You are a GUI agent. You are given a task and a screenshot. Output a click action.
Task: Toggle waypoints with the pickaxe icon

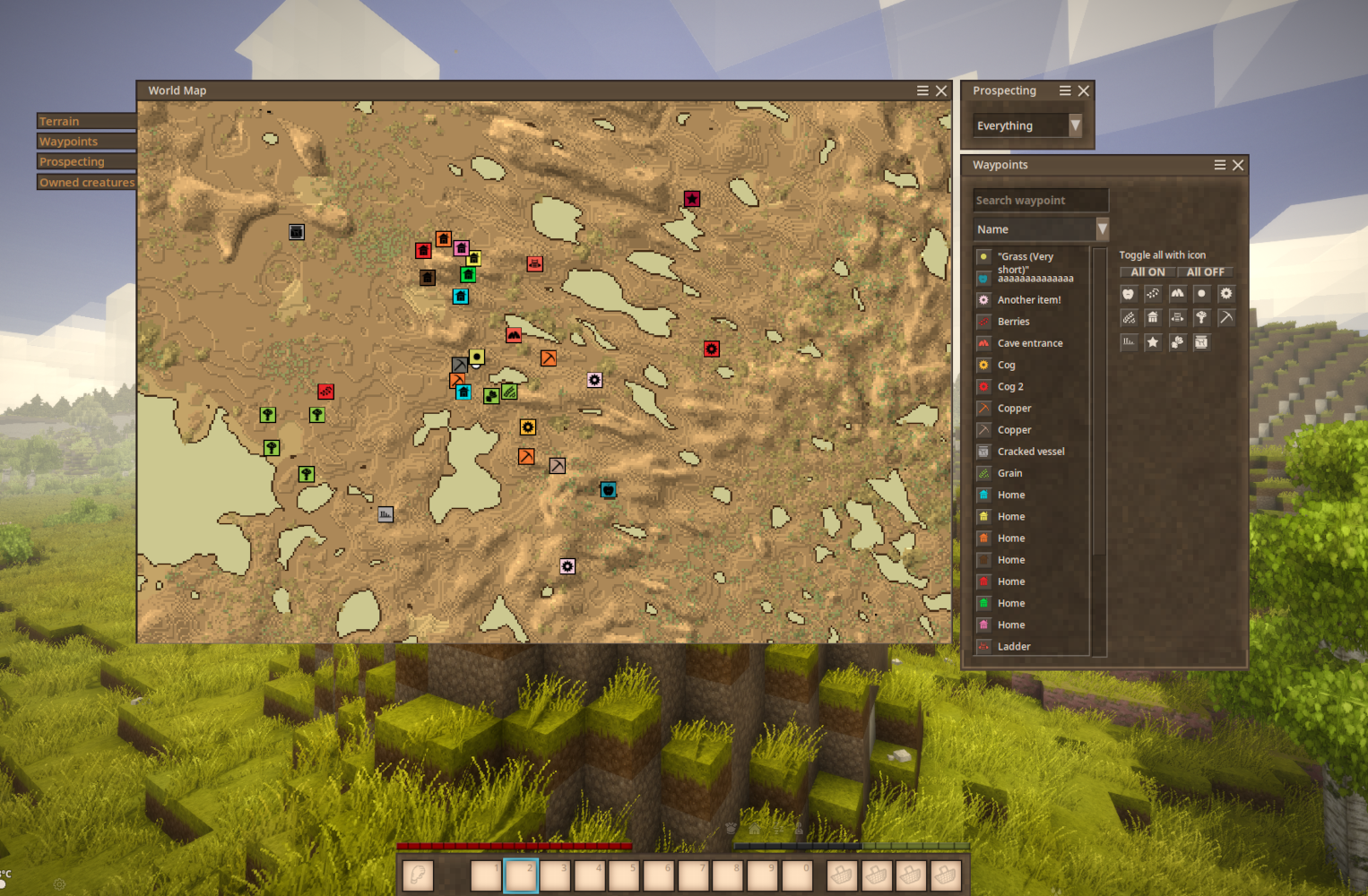tap(1225, 317)
